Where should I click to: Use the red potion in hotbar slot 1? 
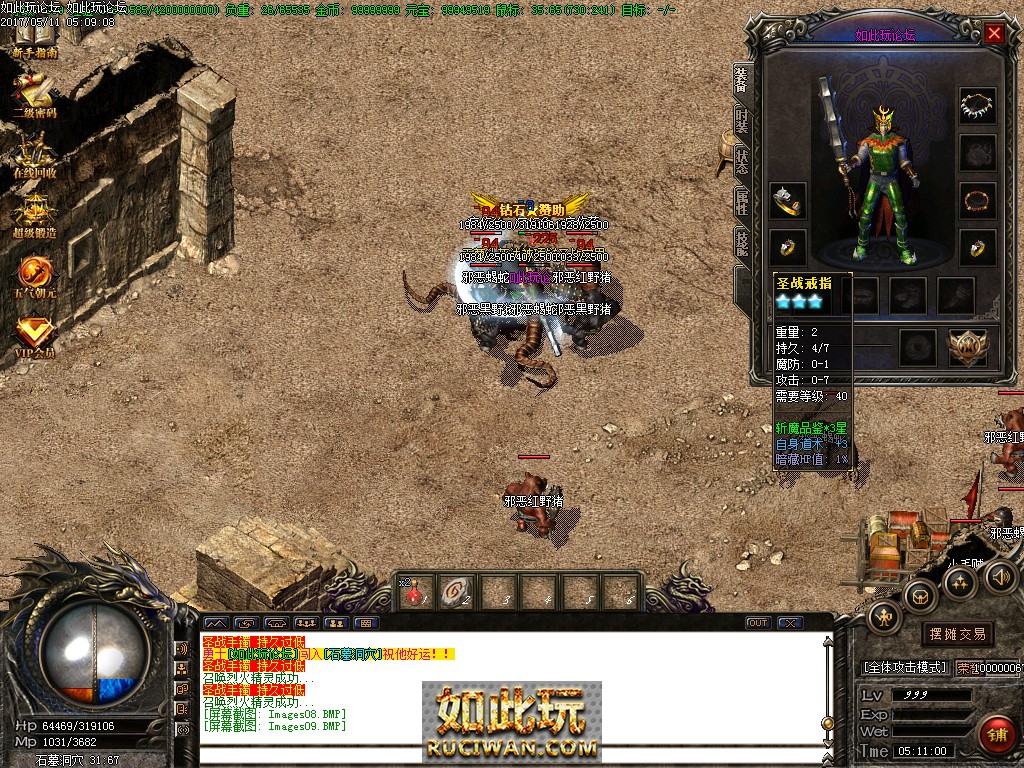click(414, 592)
